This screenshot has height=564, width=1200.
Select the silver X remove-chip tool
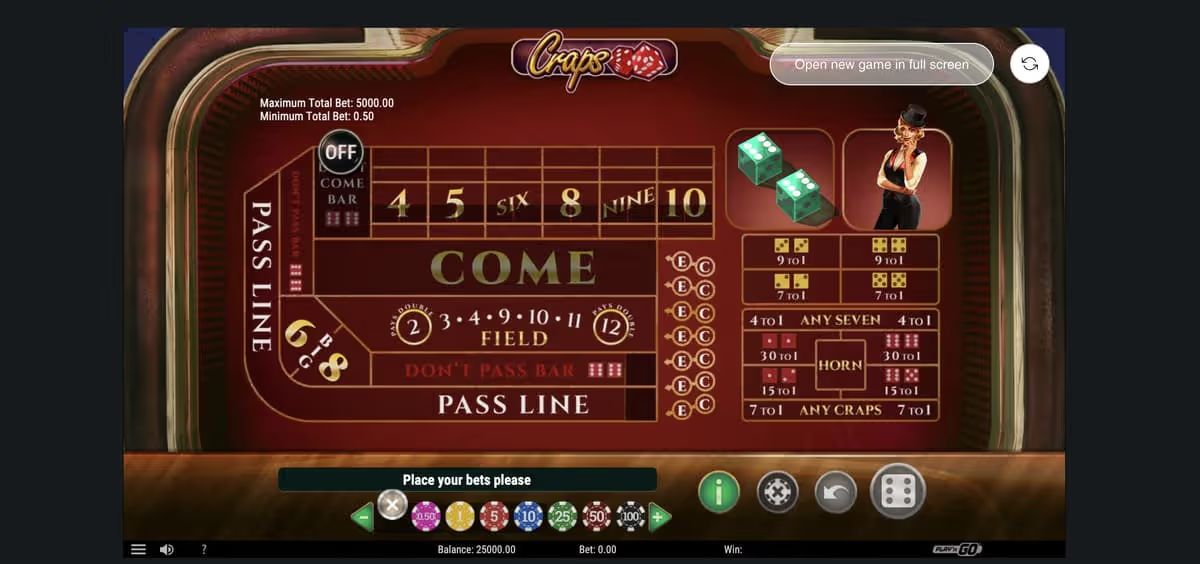tap(392, 505)
